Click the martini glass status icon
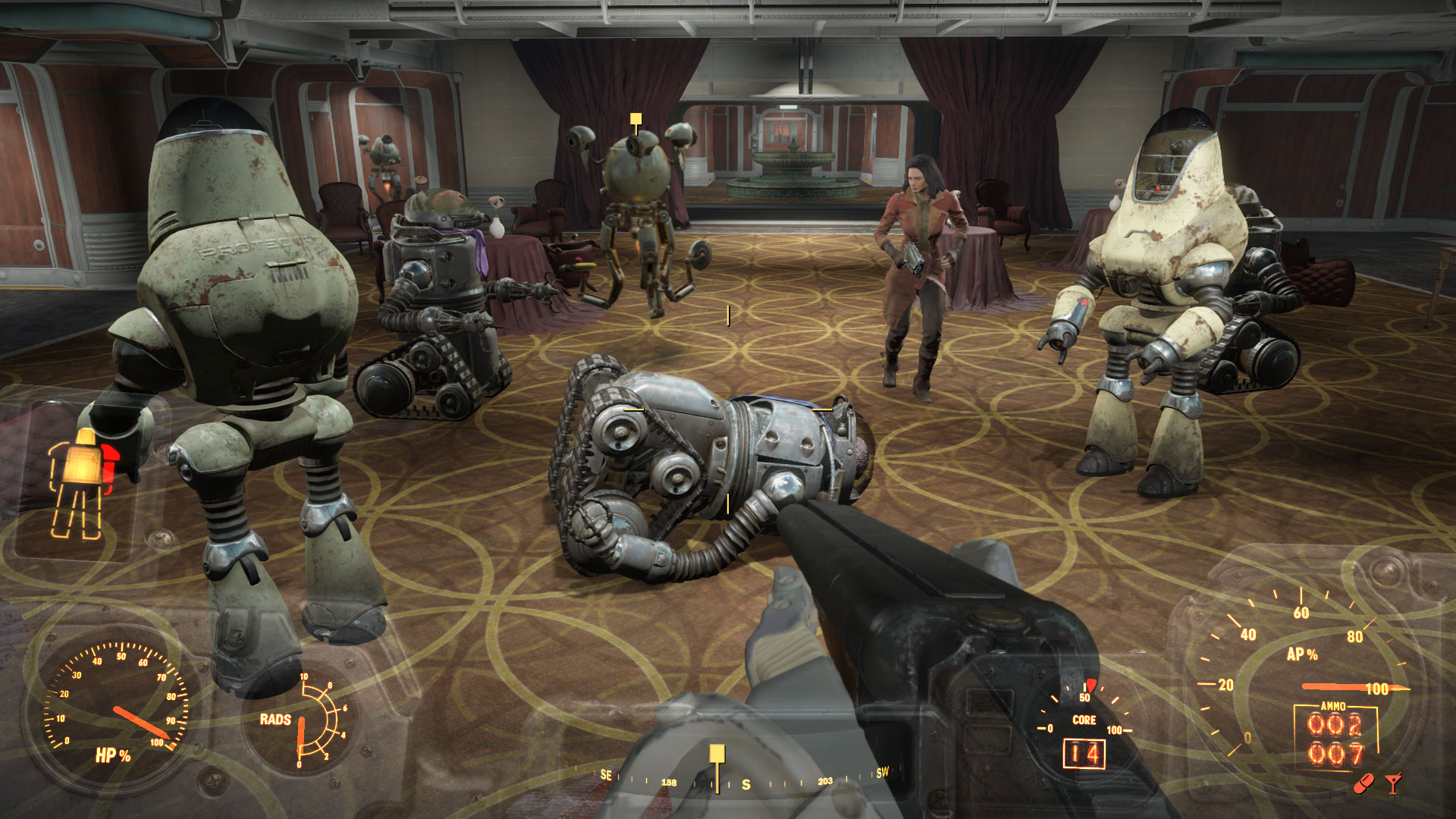This screenshot has height=819, width=1456. (x=1393, y=783)
